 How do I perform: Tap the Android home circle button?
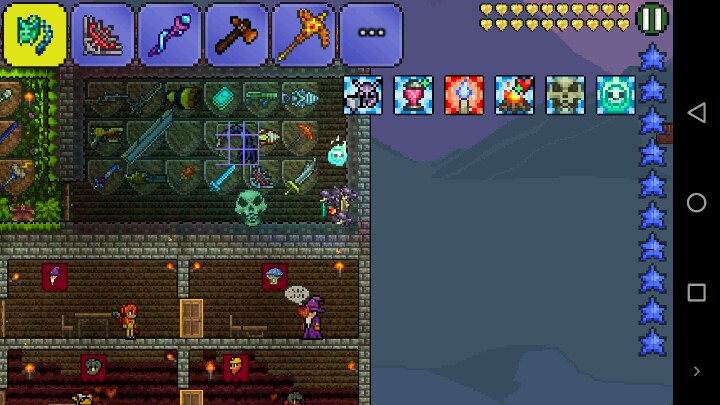click(x=696, y=202)
